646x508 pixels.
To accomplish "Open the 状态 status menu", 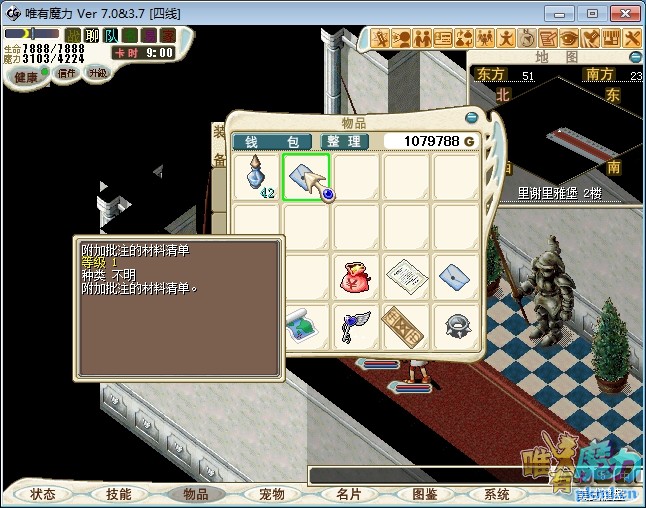I will 43,494.
